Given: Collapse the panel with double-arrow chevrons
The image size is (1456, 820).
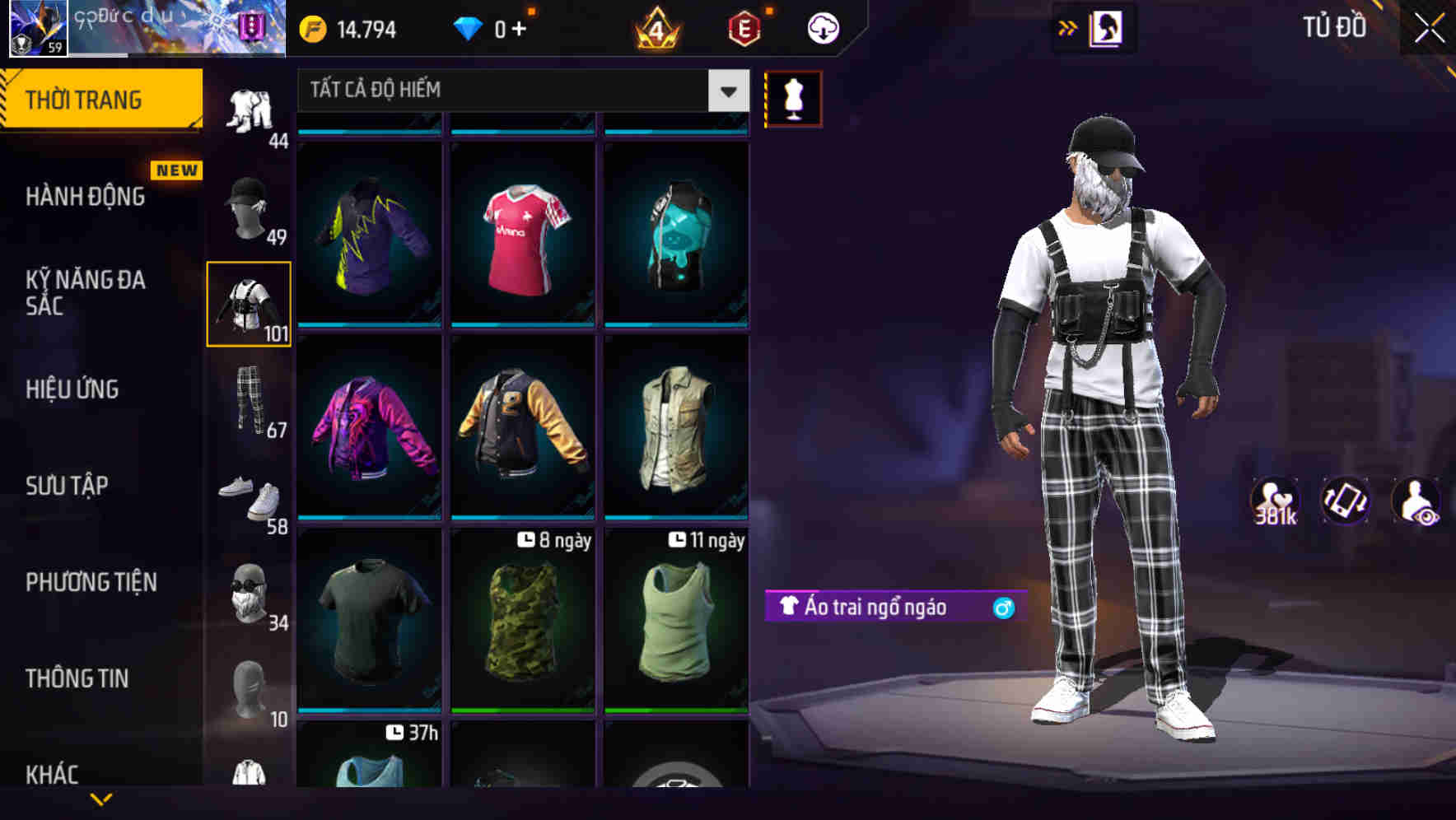Looking at the screenshot, I should [1068, 27].
